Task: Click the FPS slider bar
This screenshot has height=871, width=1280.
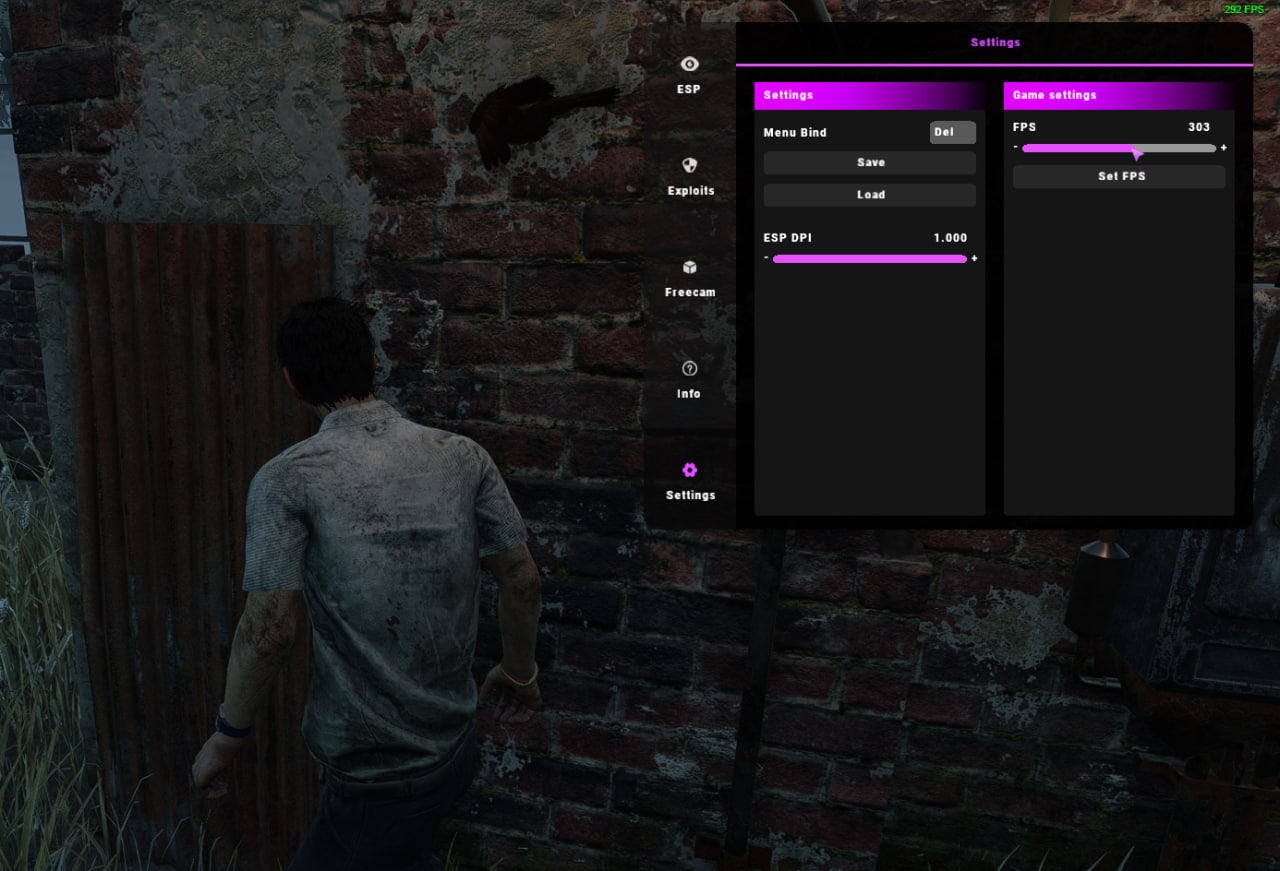Action: (1118, 148)
